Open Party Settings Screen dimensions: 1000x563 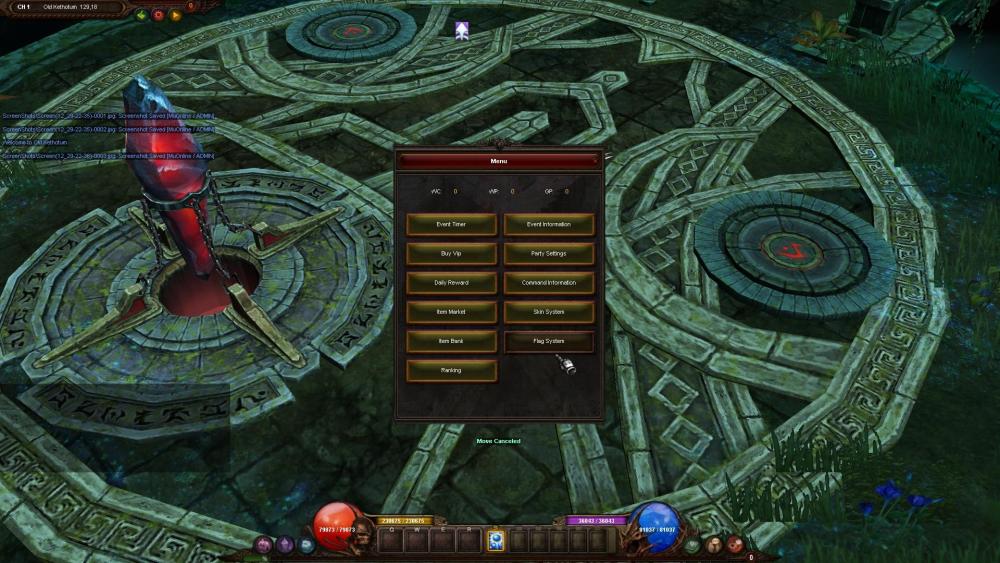[x=548, y=254]
